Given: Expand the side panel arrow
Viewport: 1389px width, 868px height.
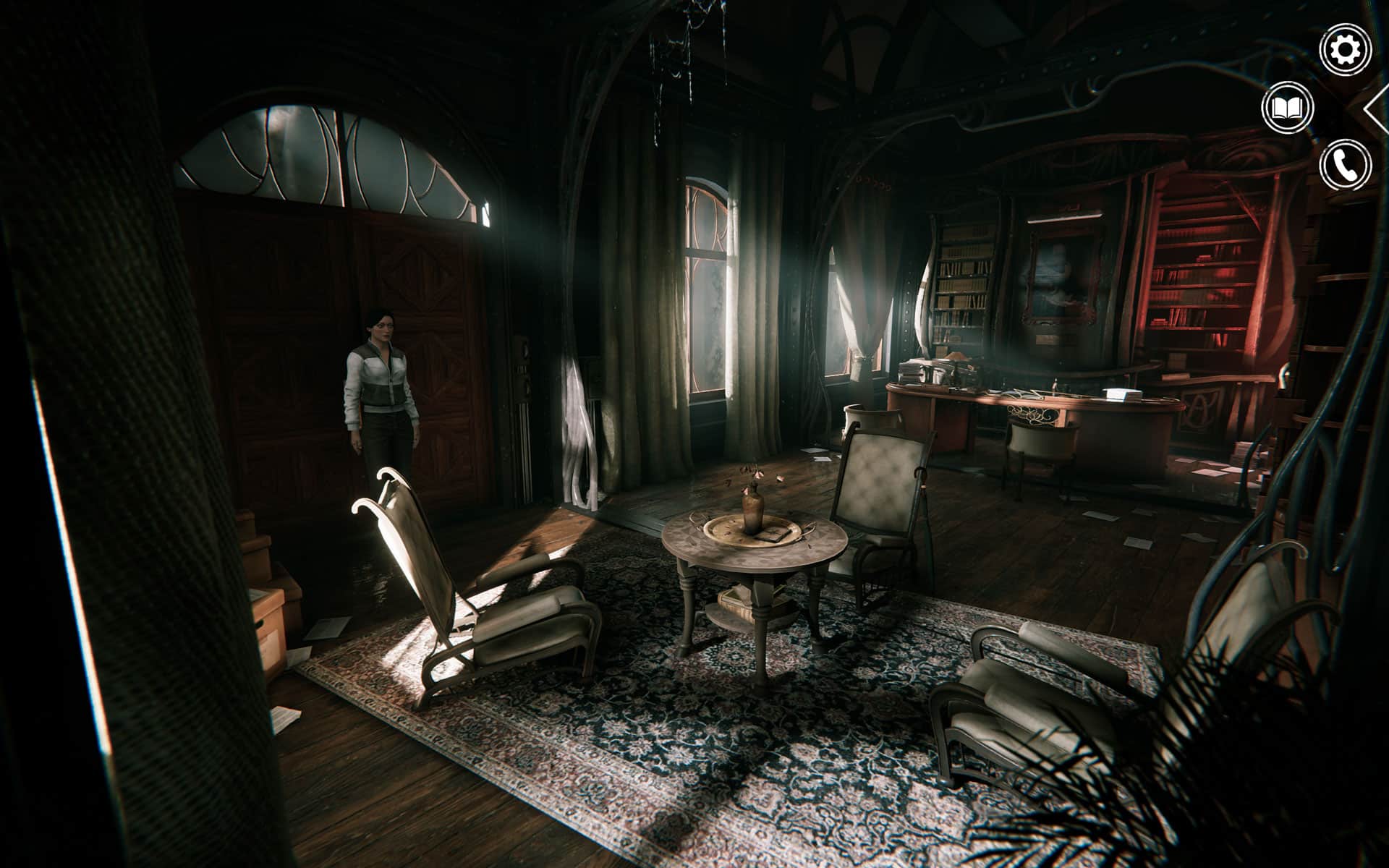Looking at the screenshot, I should (x=1377, y=110).
